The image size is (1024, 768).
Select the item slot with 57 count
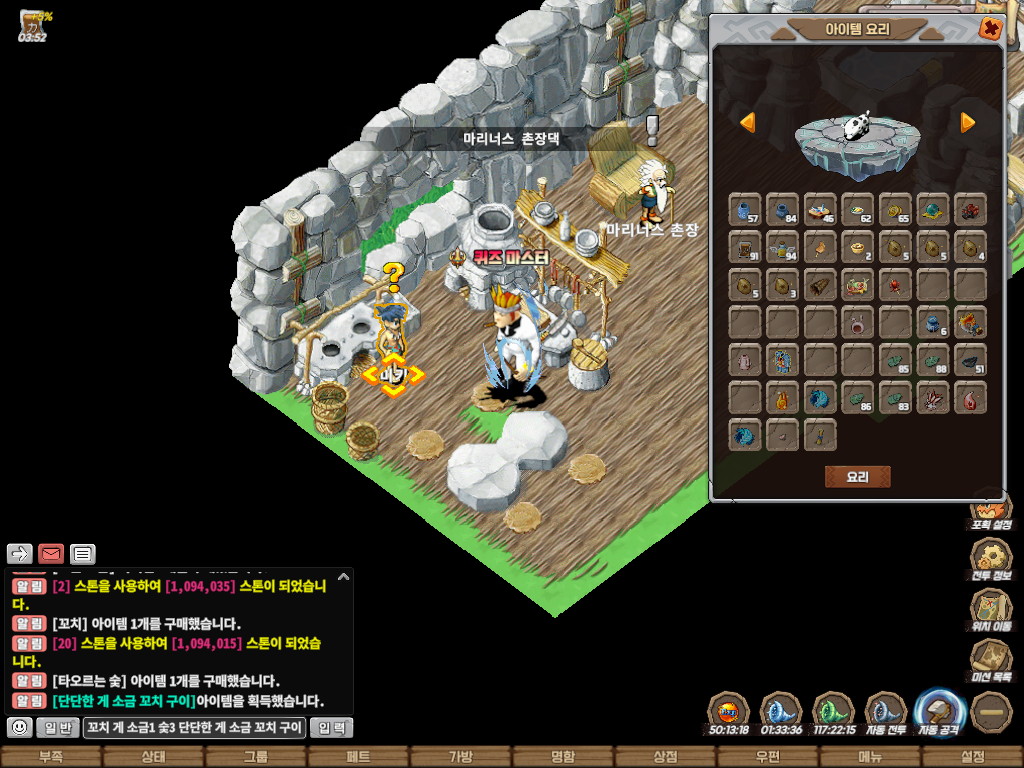(745, 210)
